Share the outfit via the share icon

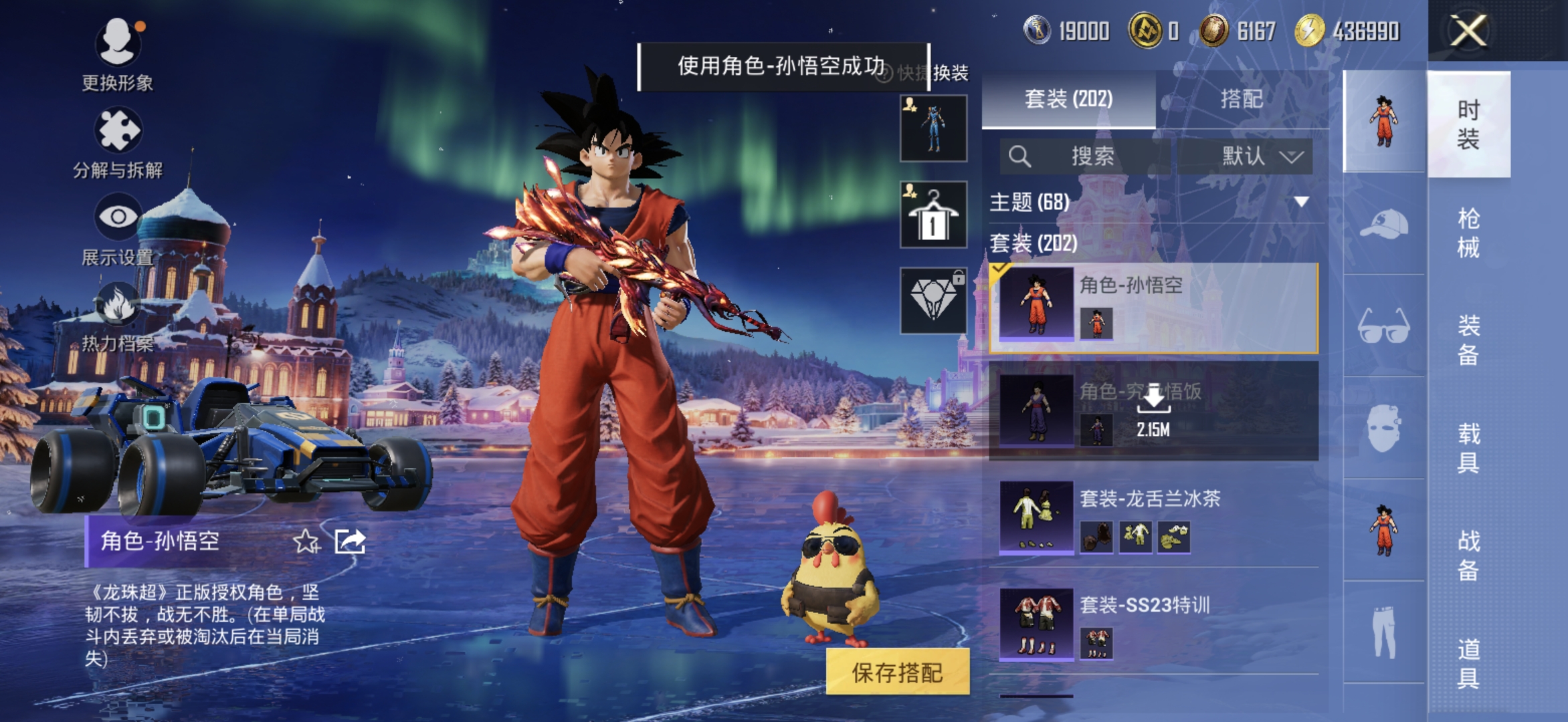pyautogui.click(x=350, y=541)
